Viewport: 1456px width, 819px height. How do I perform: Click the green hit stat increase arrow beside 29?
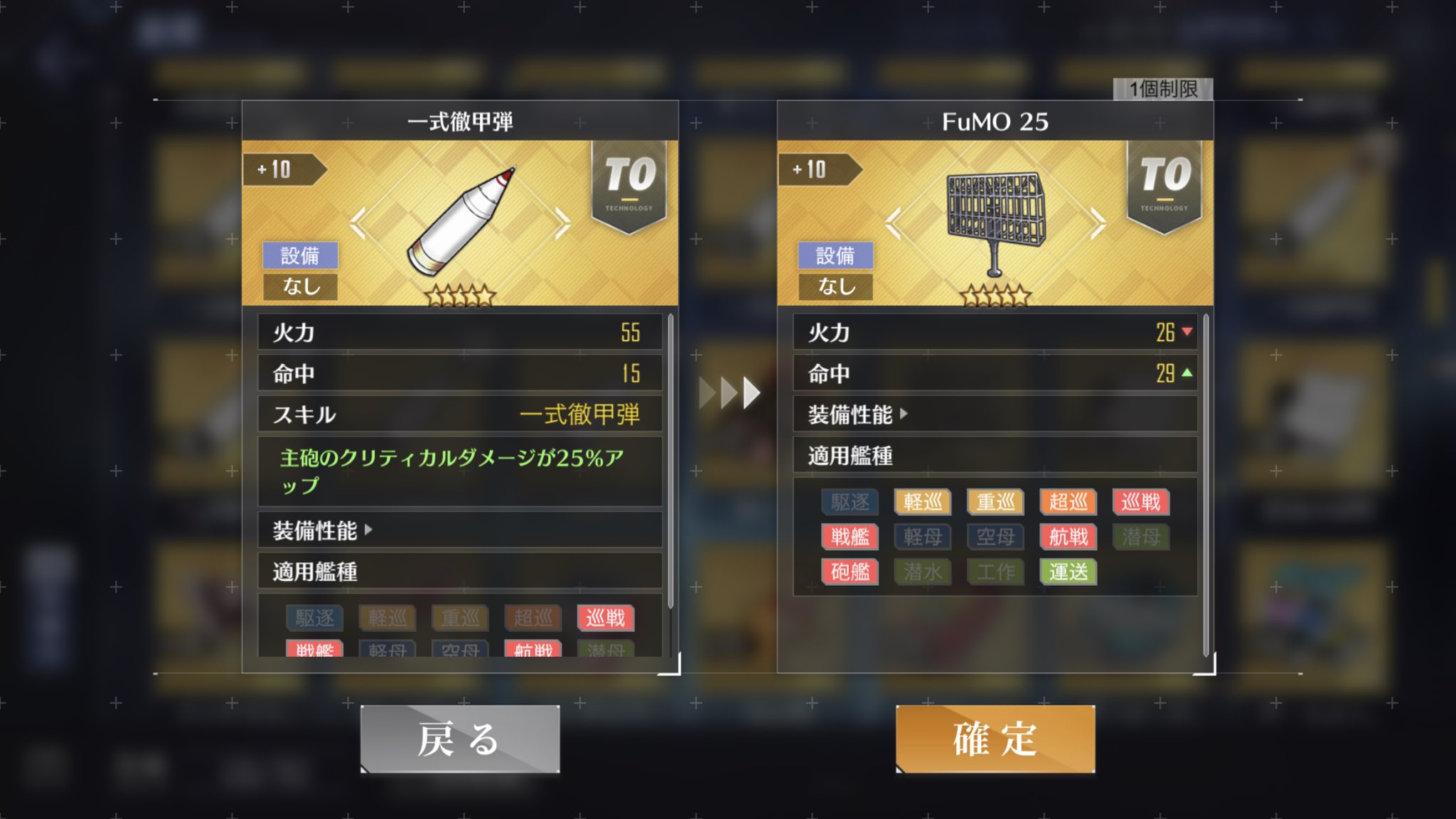tap(1187, 373)
